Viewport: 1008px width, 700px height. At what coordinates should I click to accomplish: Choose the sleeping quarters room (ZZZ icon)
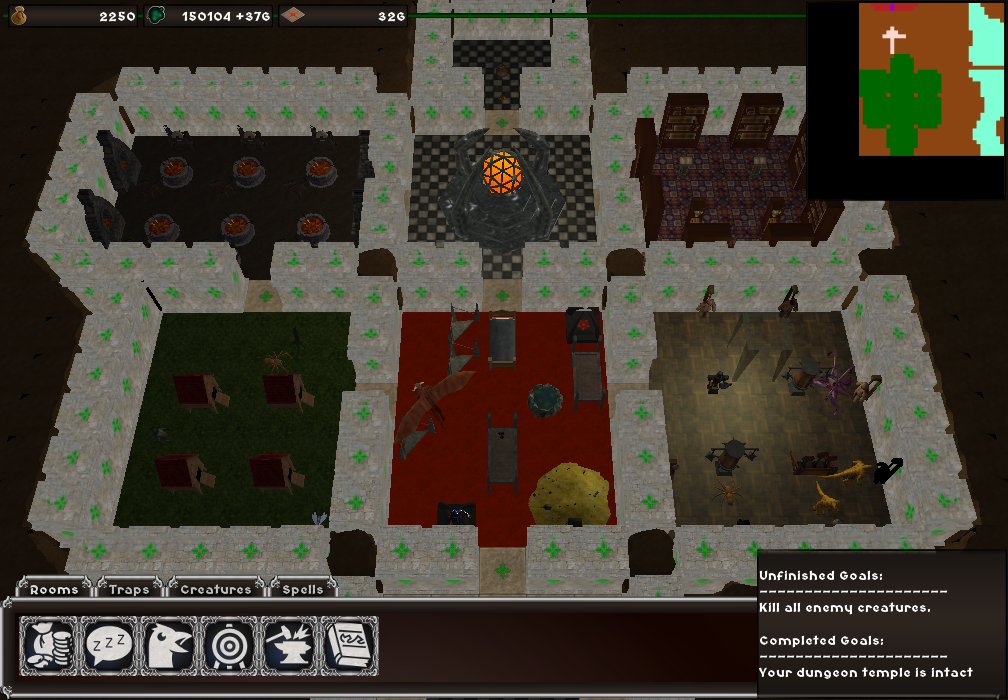tap(109, 646)
